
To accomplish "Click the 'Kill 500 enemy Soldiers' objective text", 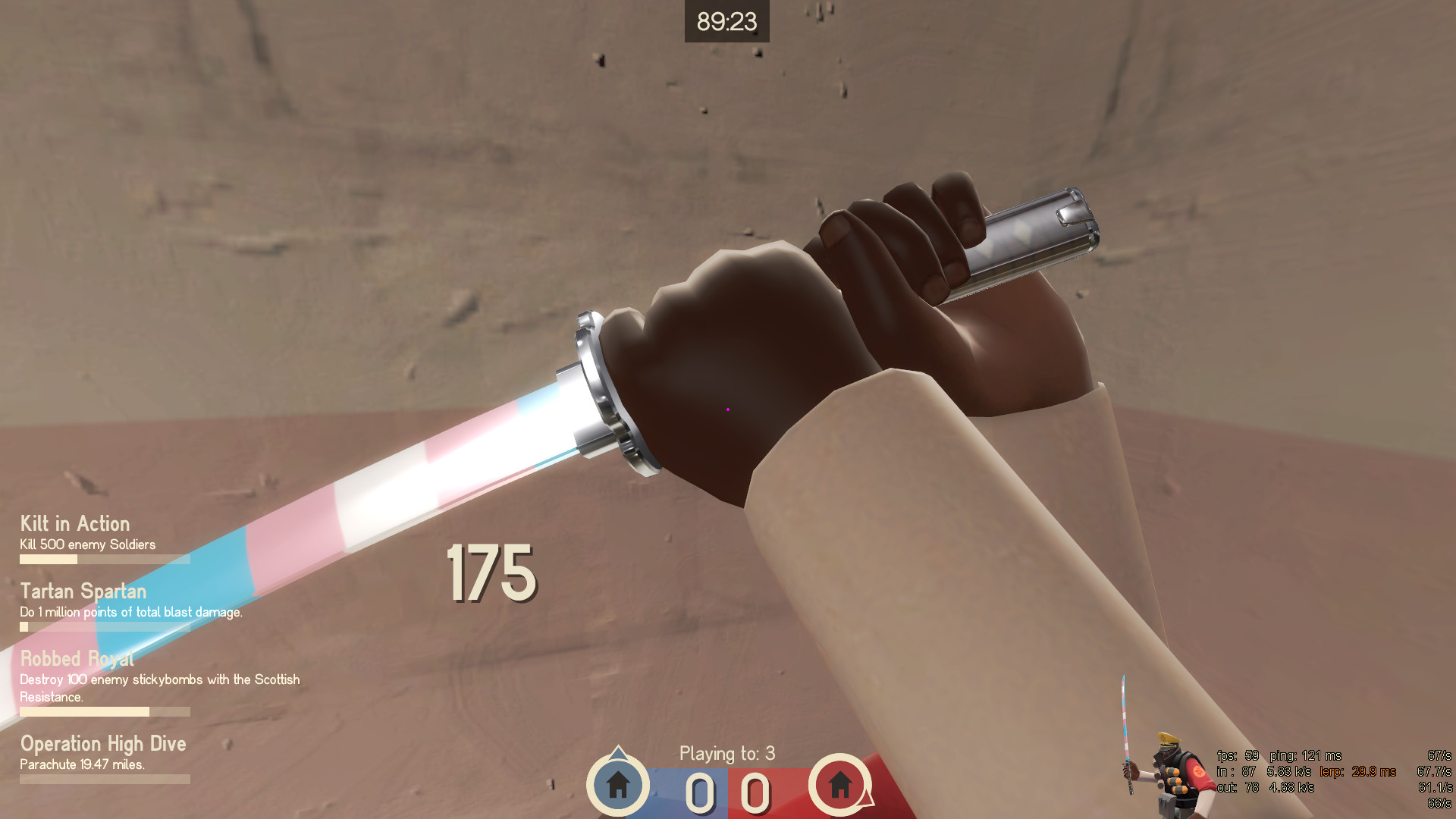I will pyautogui.click(x=86, y=544).
